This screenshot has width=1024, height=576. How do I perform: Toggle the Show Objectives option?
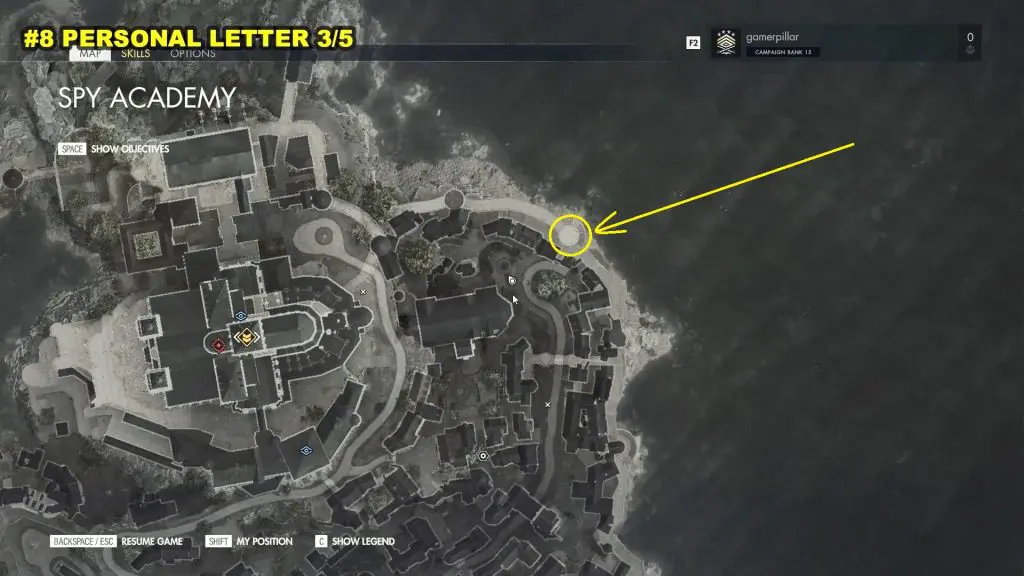[x=129, y=149]
